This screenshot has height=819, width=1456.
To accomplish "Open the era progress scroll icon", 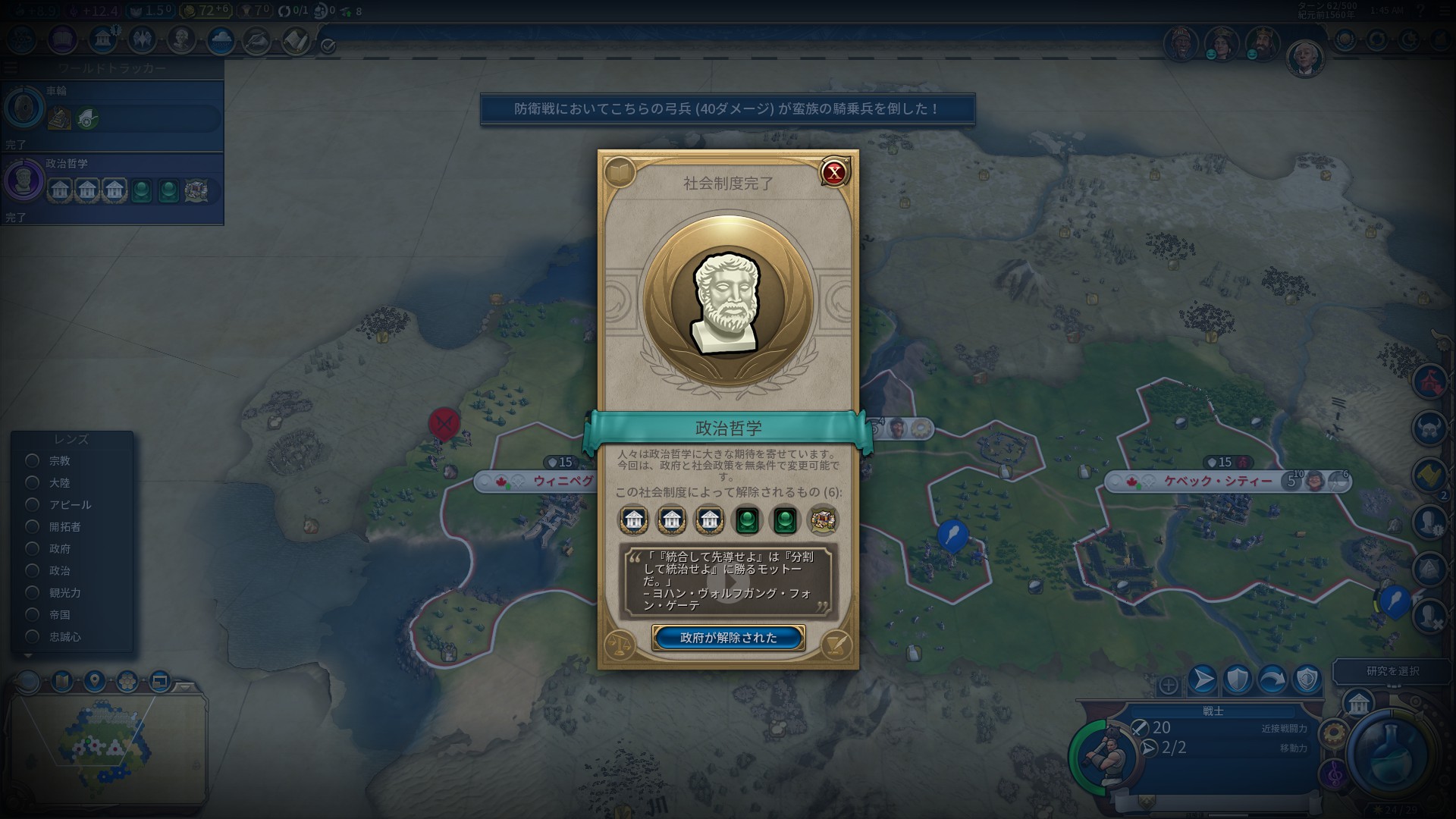I will (x=297, y=40).
